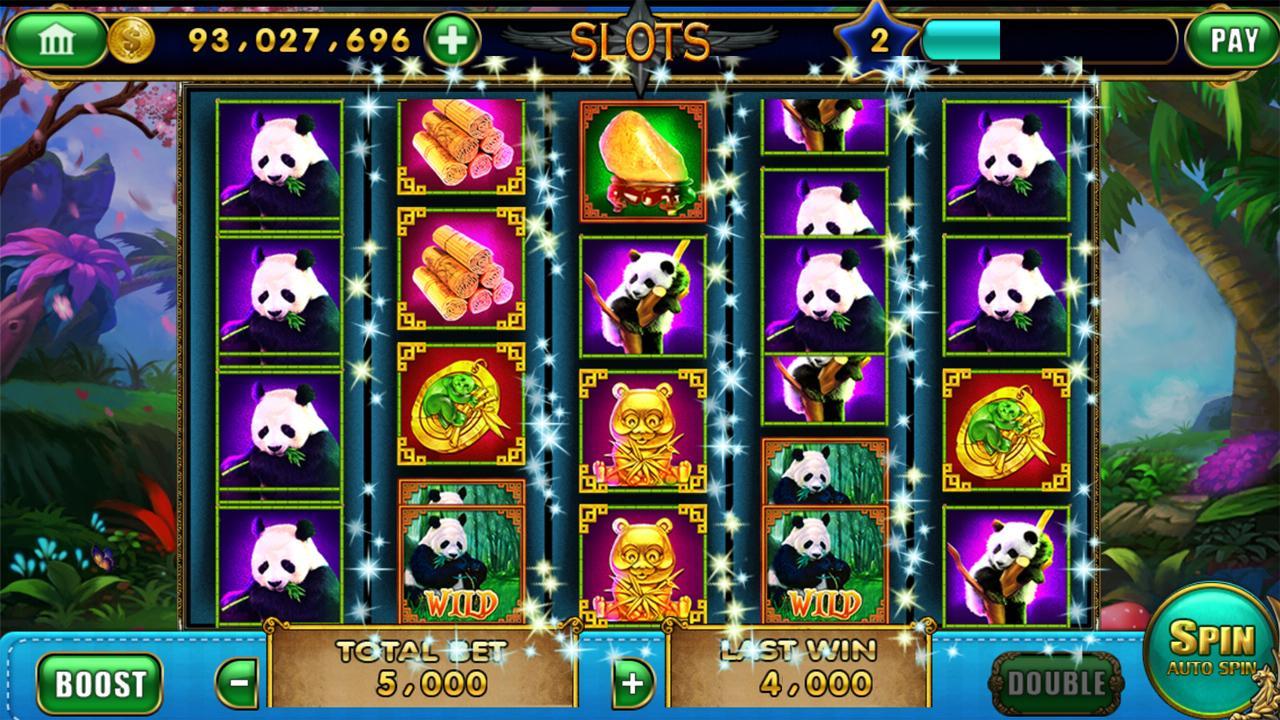
Task: Open the lobby with the green bank icon
Action: pyautogui.click(x=57, y=36)
